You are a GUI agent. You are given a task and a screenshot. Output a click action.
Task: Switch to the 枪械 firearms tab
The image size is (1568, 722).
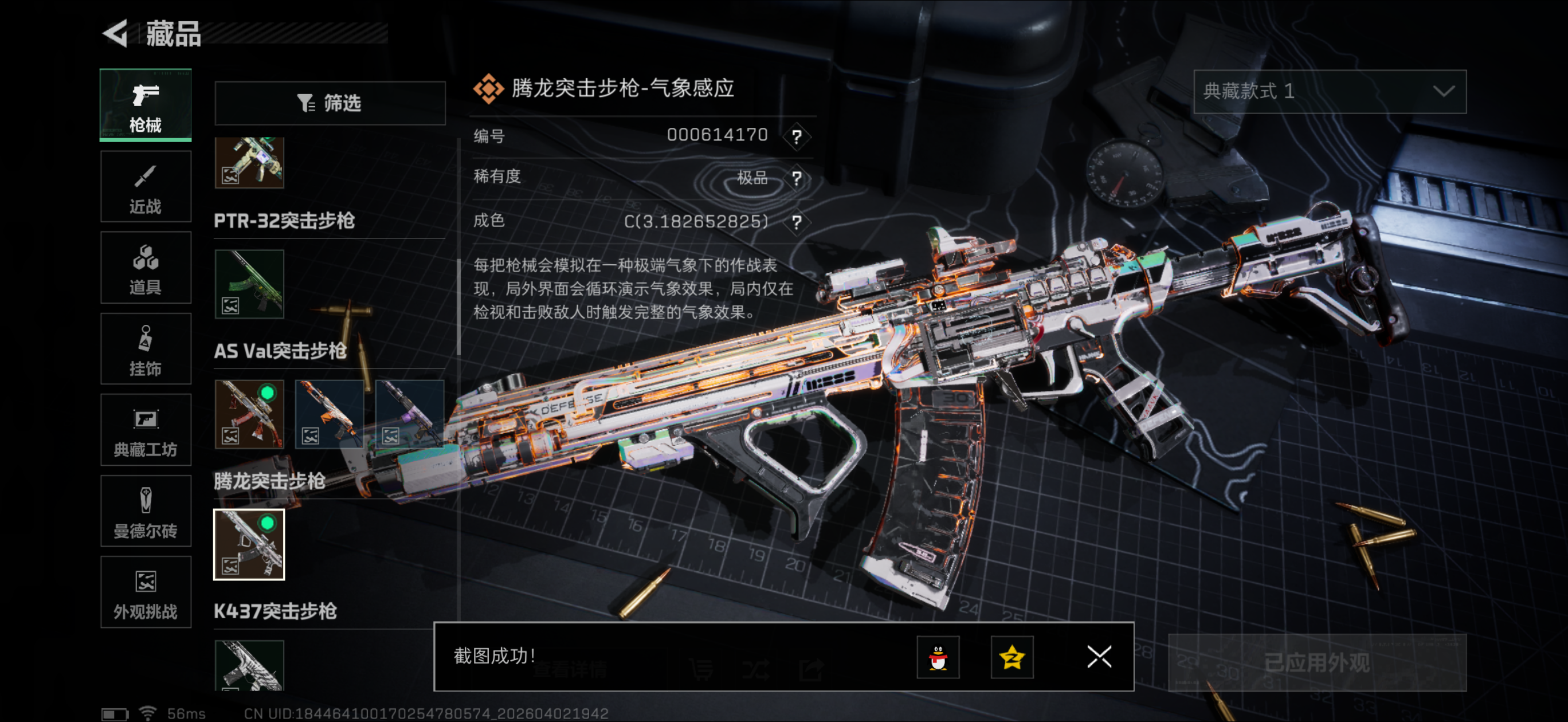[x=146, y=106]
